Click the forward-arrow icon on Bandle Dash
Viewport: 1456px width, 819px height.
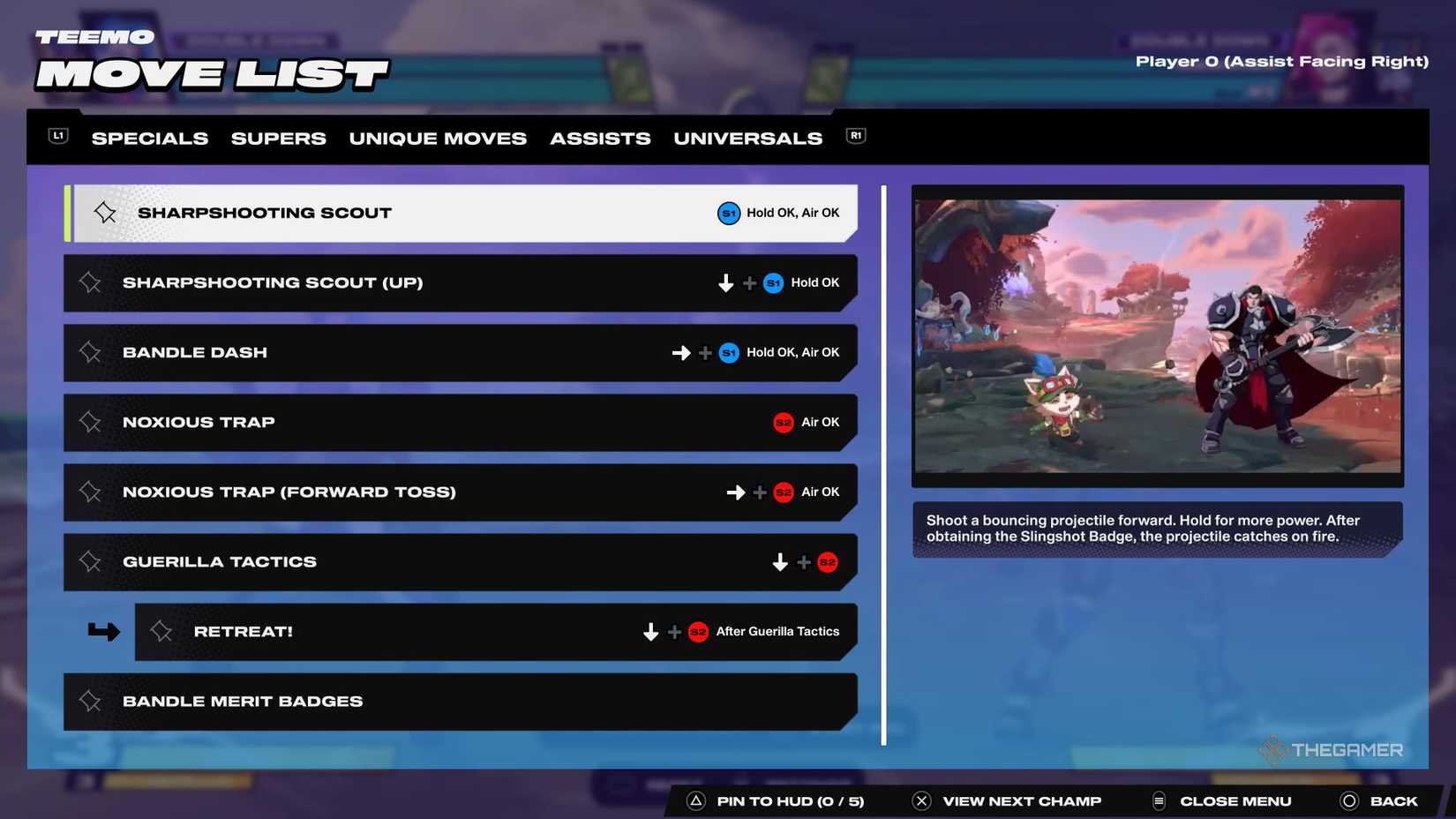(x=679, y=352)
